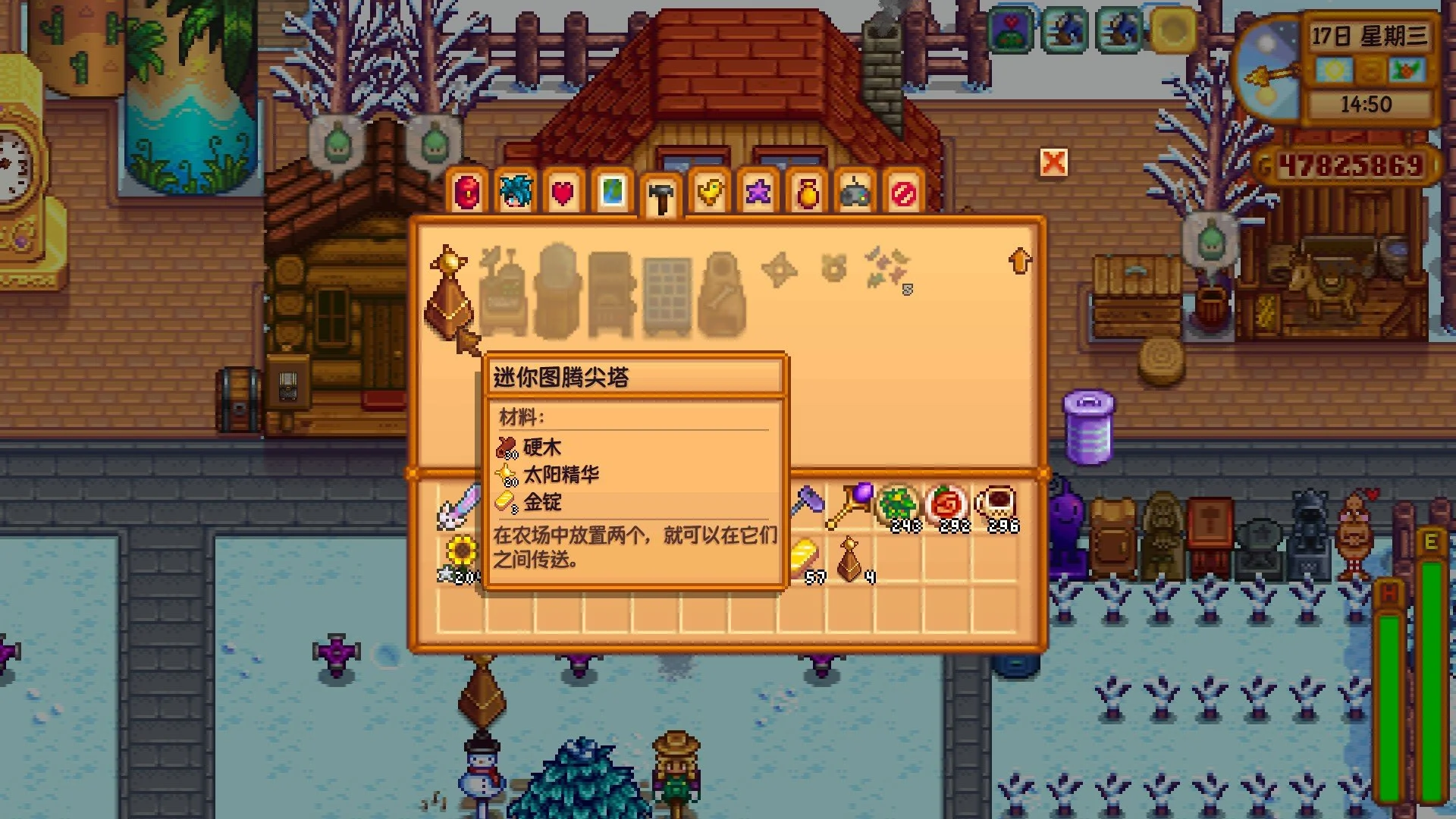Exit the menu using the red prohibition icon
Viewport: 1456px width, 819px height.
click(904, 193)
